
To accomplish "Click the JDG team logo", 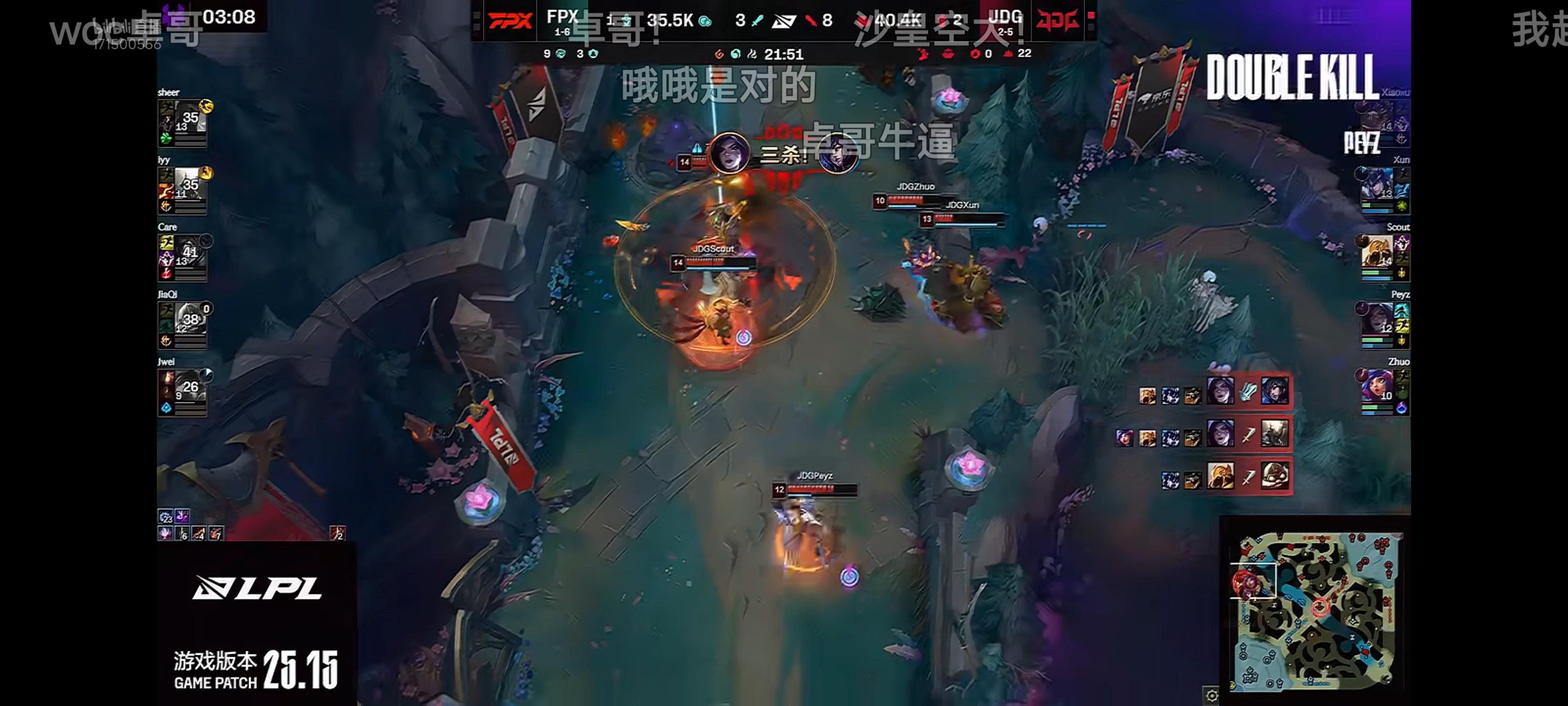I will 1058,21.
